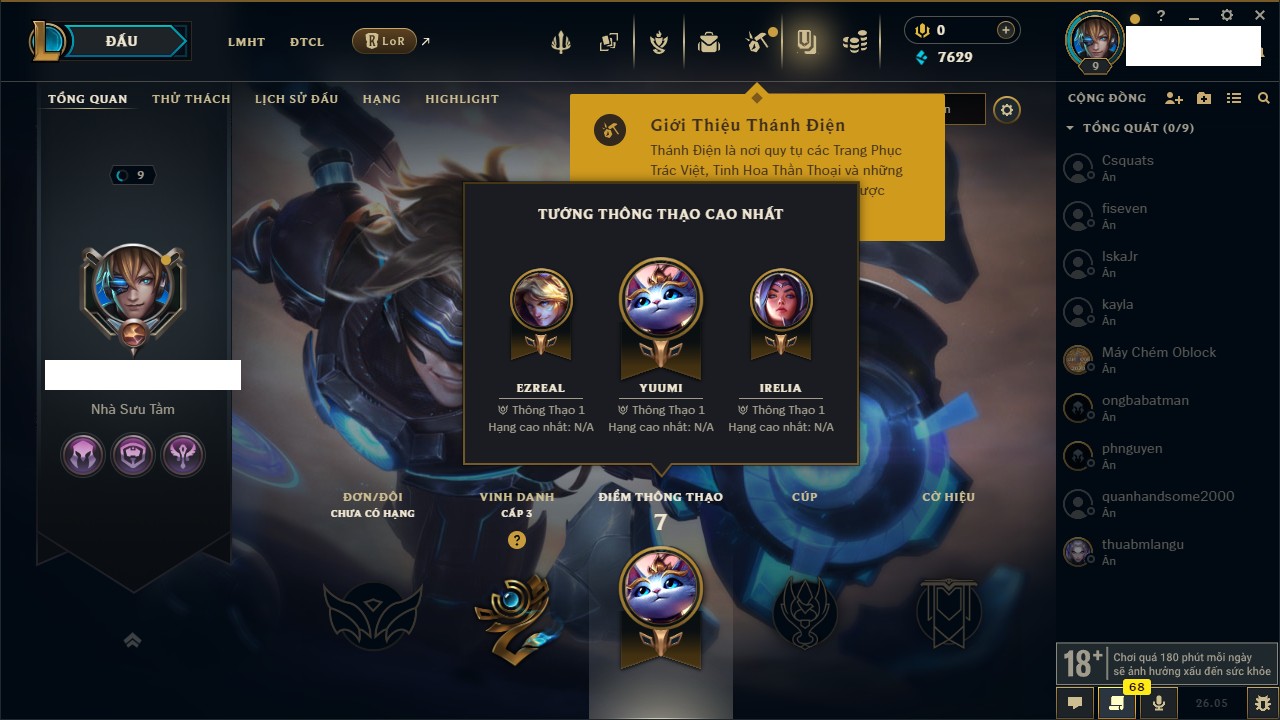The height and width of the screenshot is (720, 1280).
Task: Select Ezreal in the top mastery popup
Action: point(541,300)
